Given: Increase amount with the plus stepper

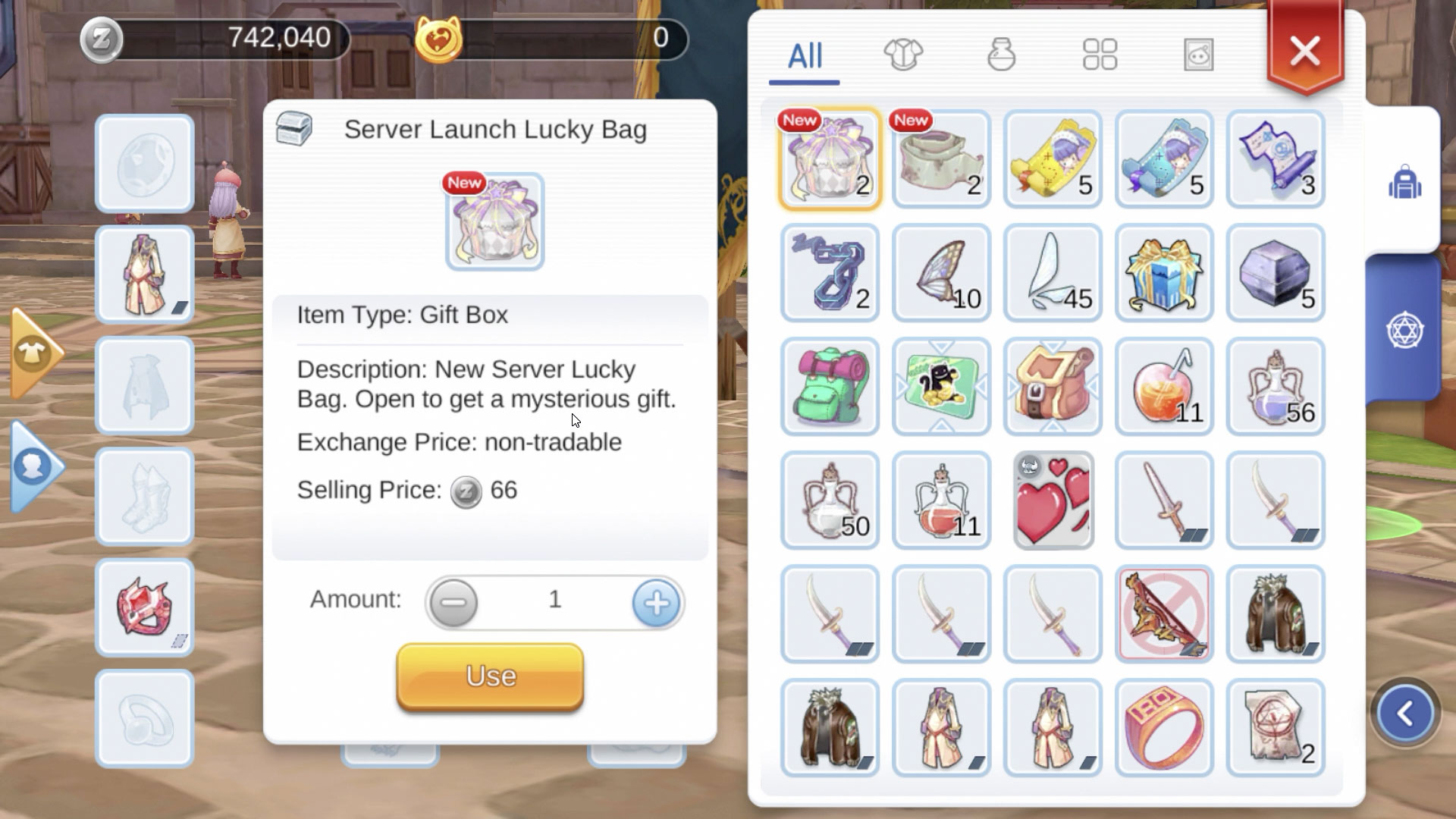Looking at the screenshot, I should (x=655, y=602).
